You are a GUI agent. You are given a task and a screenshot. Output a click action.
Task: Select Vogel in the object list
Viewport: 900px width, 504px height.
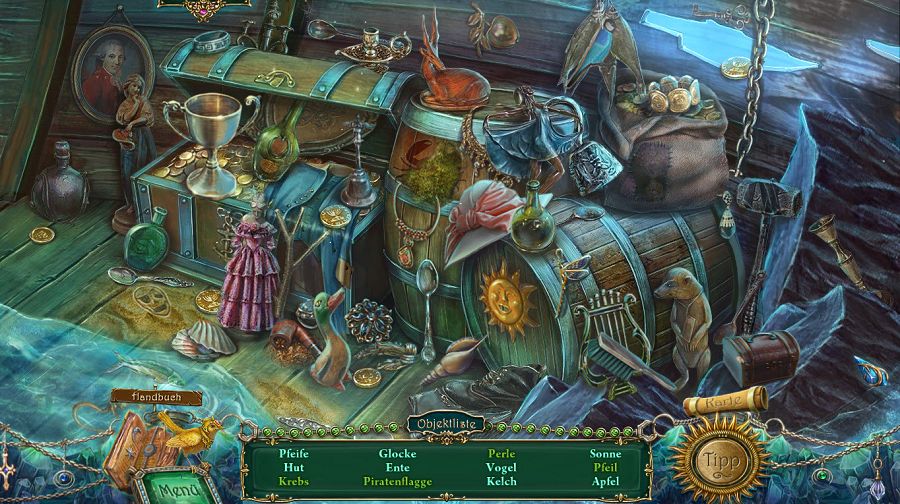pyautogui.click(x=501, y=467)
